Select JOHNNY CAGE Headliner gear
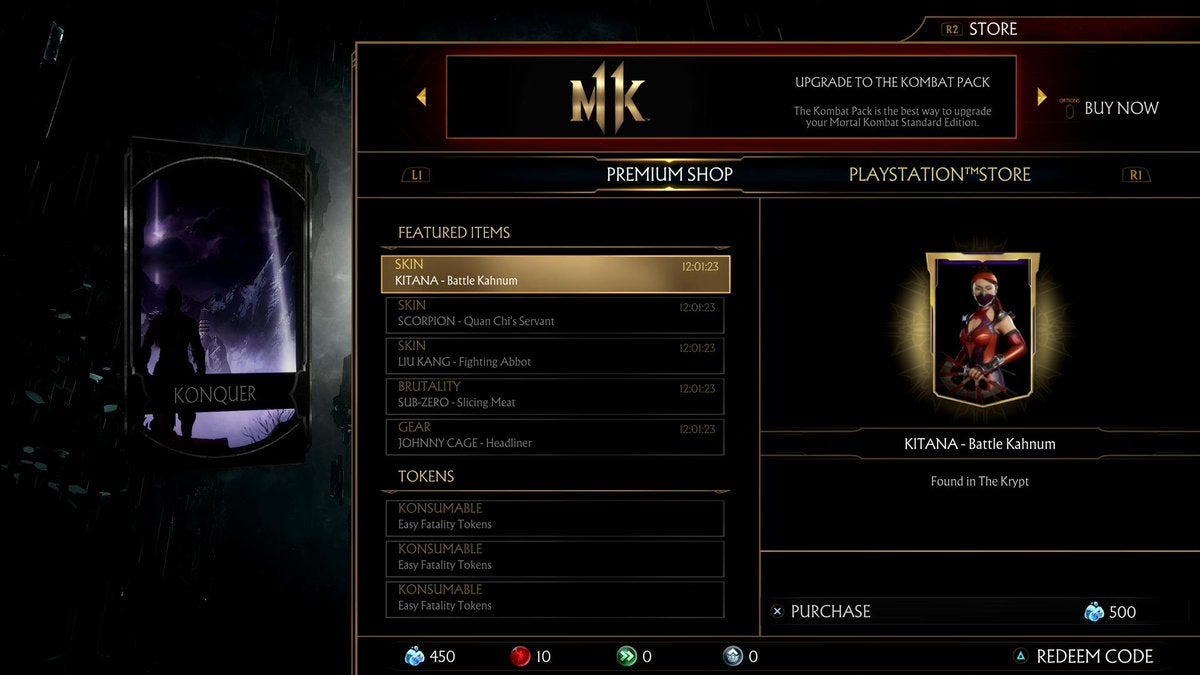1200x675 pixels. click(x=555, y=436)
